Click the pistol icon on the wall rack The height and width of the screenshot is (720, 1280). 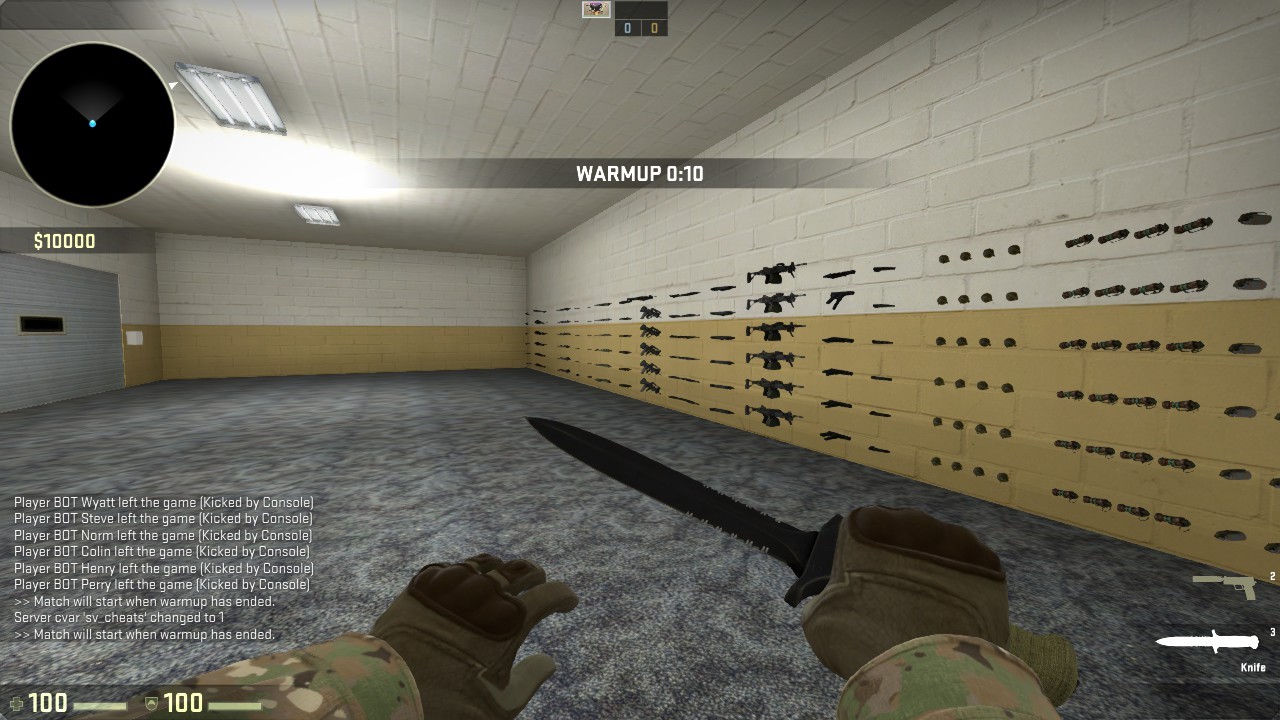point(840,296)
